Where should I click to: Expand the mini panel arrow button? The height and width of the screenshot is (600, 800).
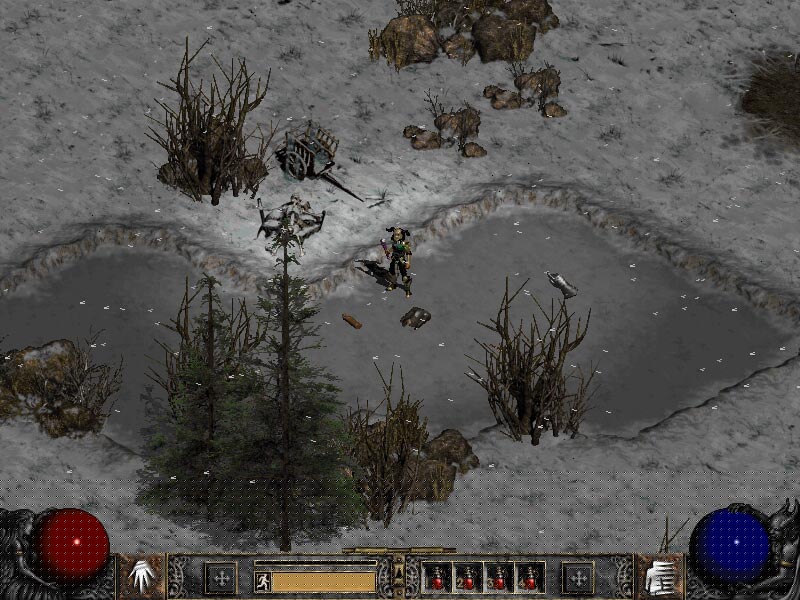coord(399,572)
